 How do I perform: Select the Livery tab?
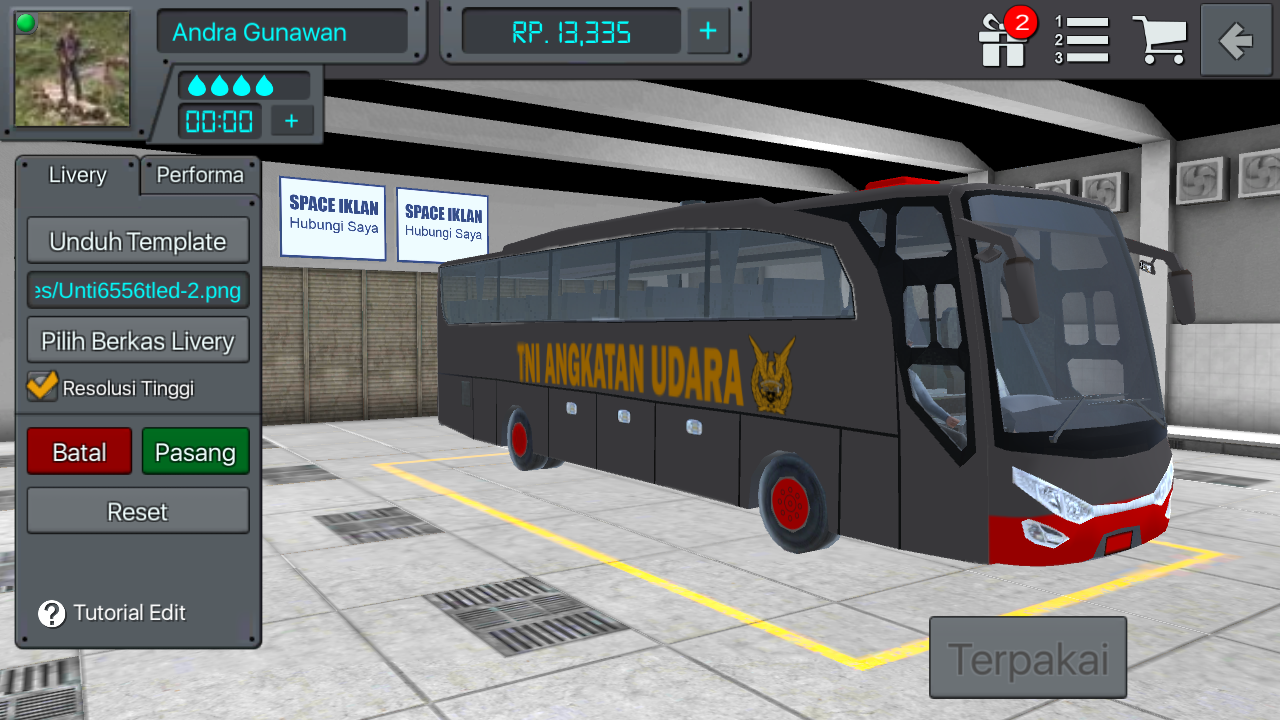click(x=77, y=175)
